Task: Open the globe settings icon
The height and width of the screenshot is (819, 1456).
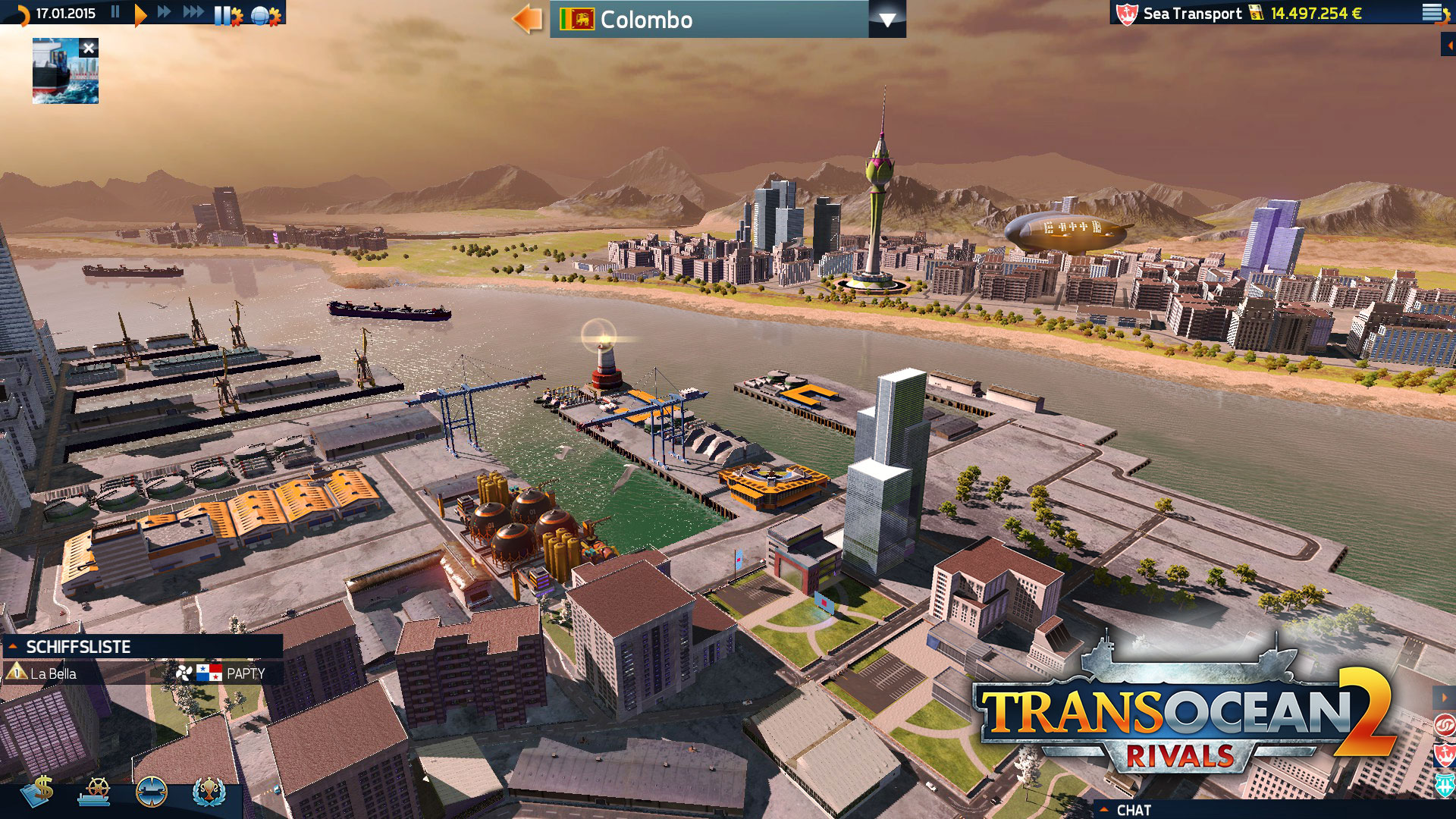Action: [x=265, y=15]
